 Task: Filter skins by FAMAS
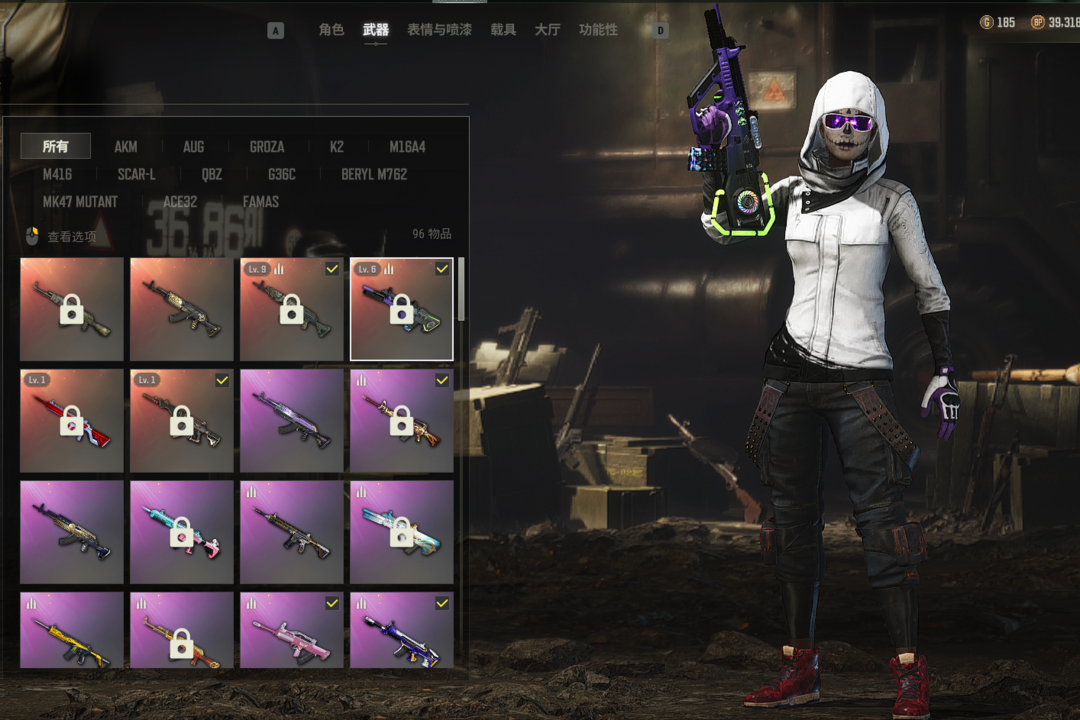pos(261,202)
